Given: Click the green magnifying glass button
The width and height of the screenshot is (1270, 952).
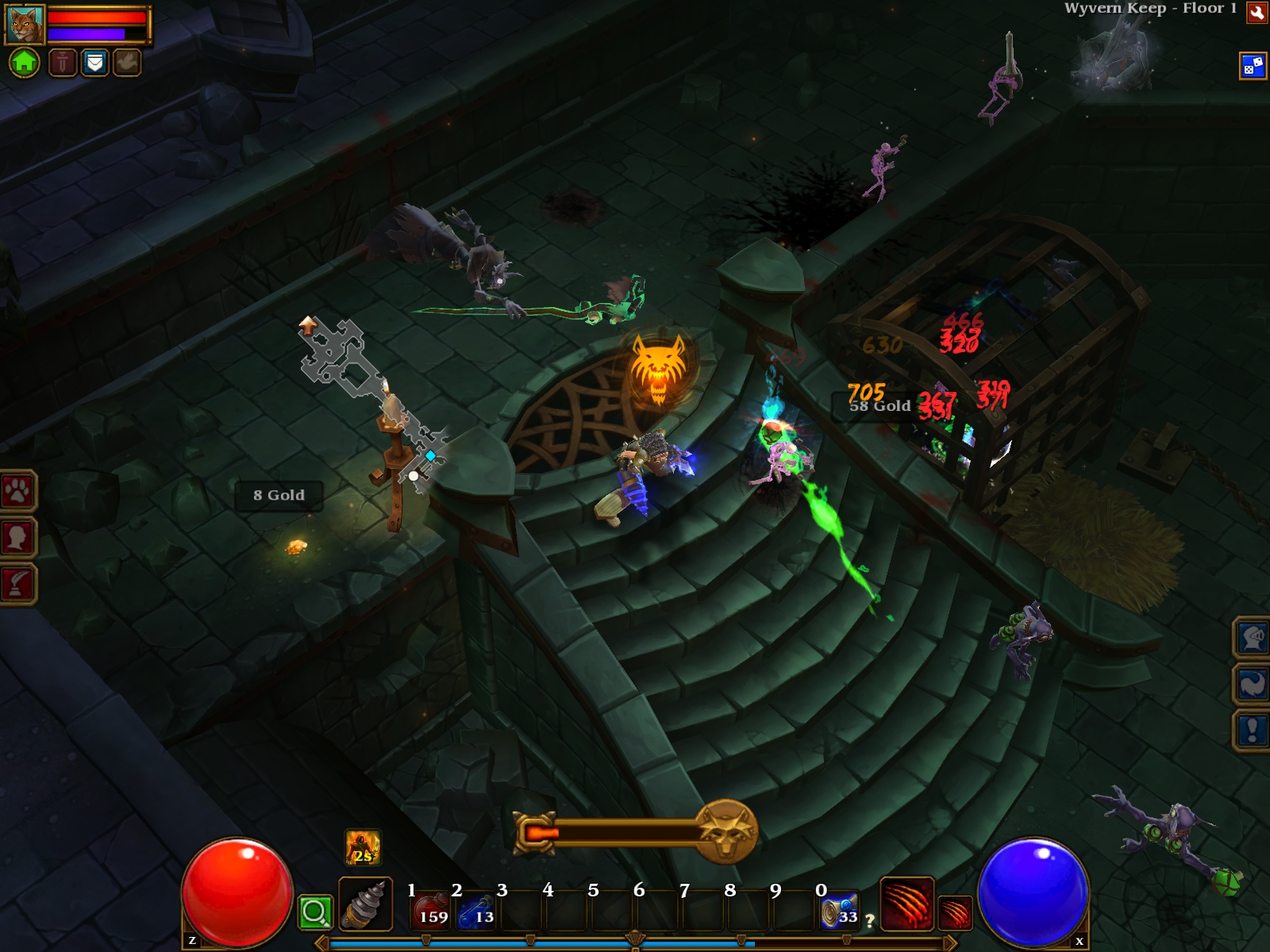Looking at the screenshot, I should tap(315, 912).
